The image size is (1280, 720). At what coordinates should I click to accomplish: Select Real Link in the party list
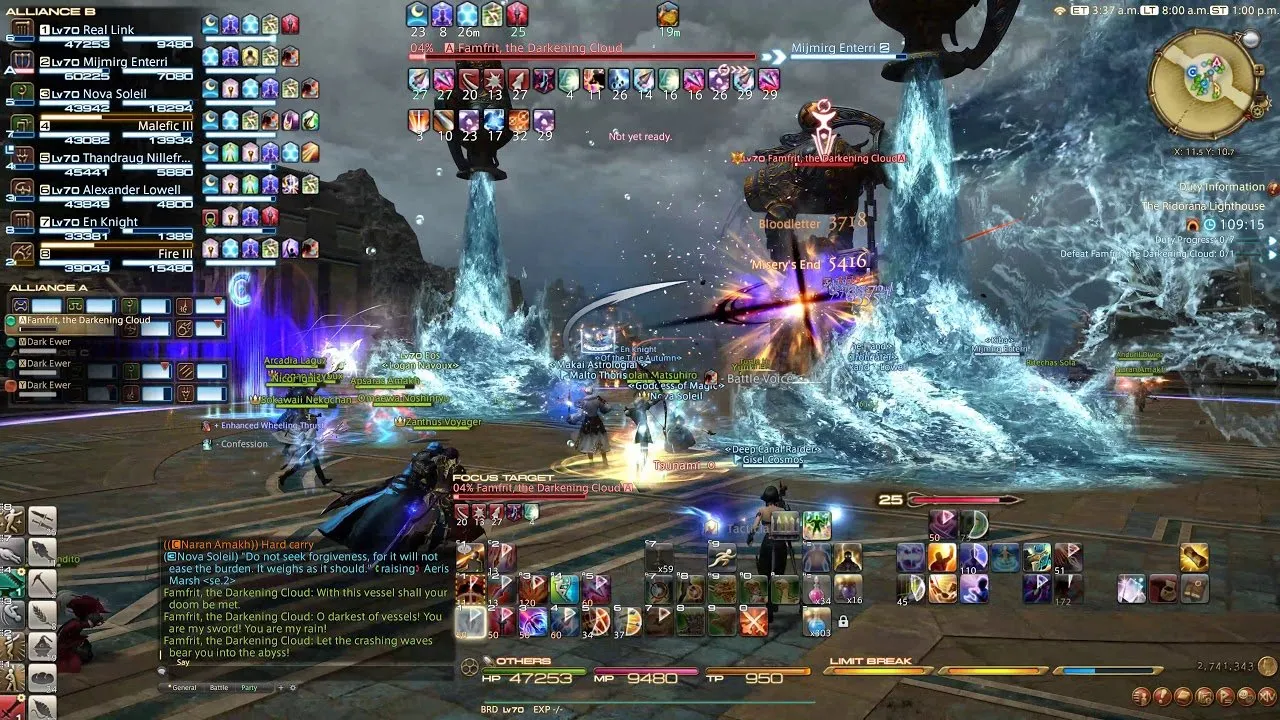(110, 31)
